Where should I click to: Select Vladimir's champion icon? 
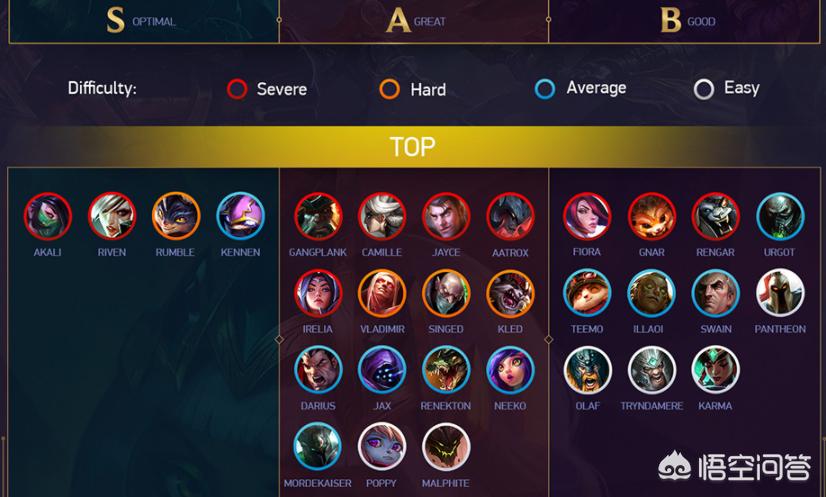(x=383, y=293)
